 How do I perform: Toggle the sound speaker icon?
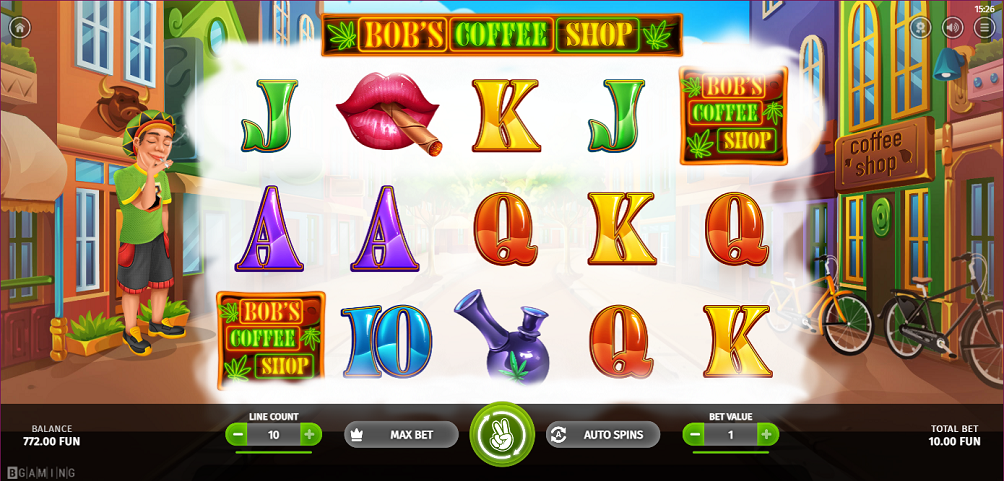(x=952, y=28)
